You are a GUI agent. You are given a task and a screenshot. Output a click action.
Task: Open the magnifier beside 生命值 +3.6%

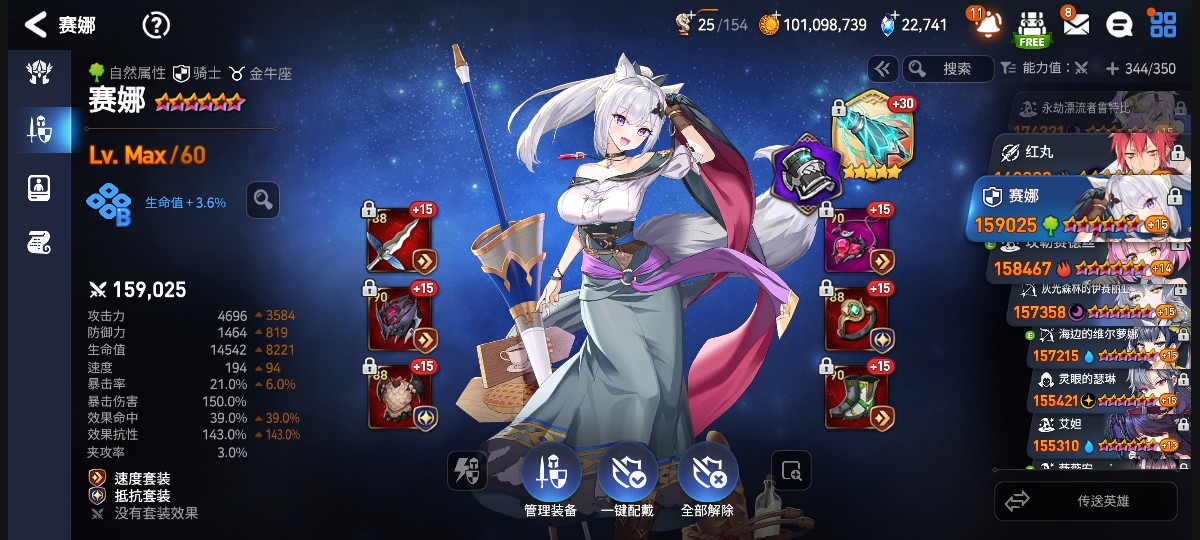263,201
